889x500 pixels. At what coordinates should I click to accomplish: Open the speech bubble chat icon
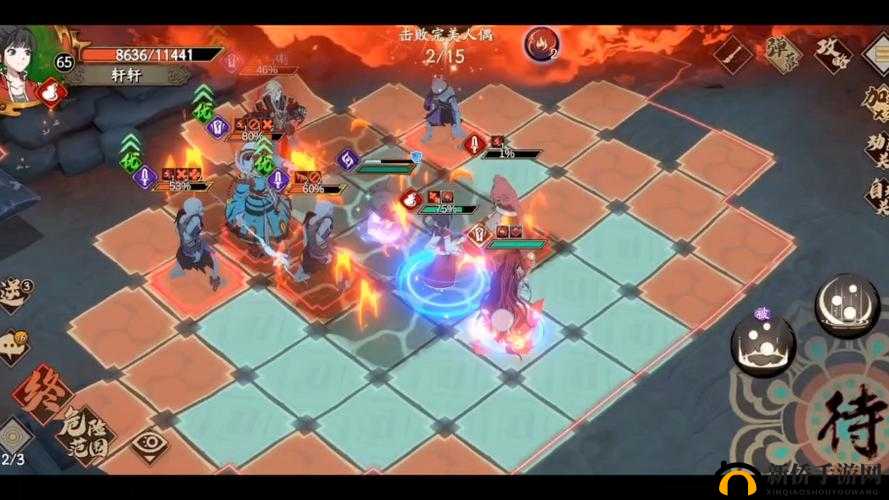click(12, 346)
